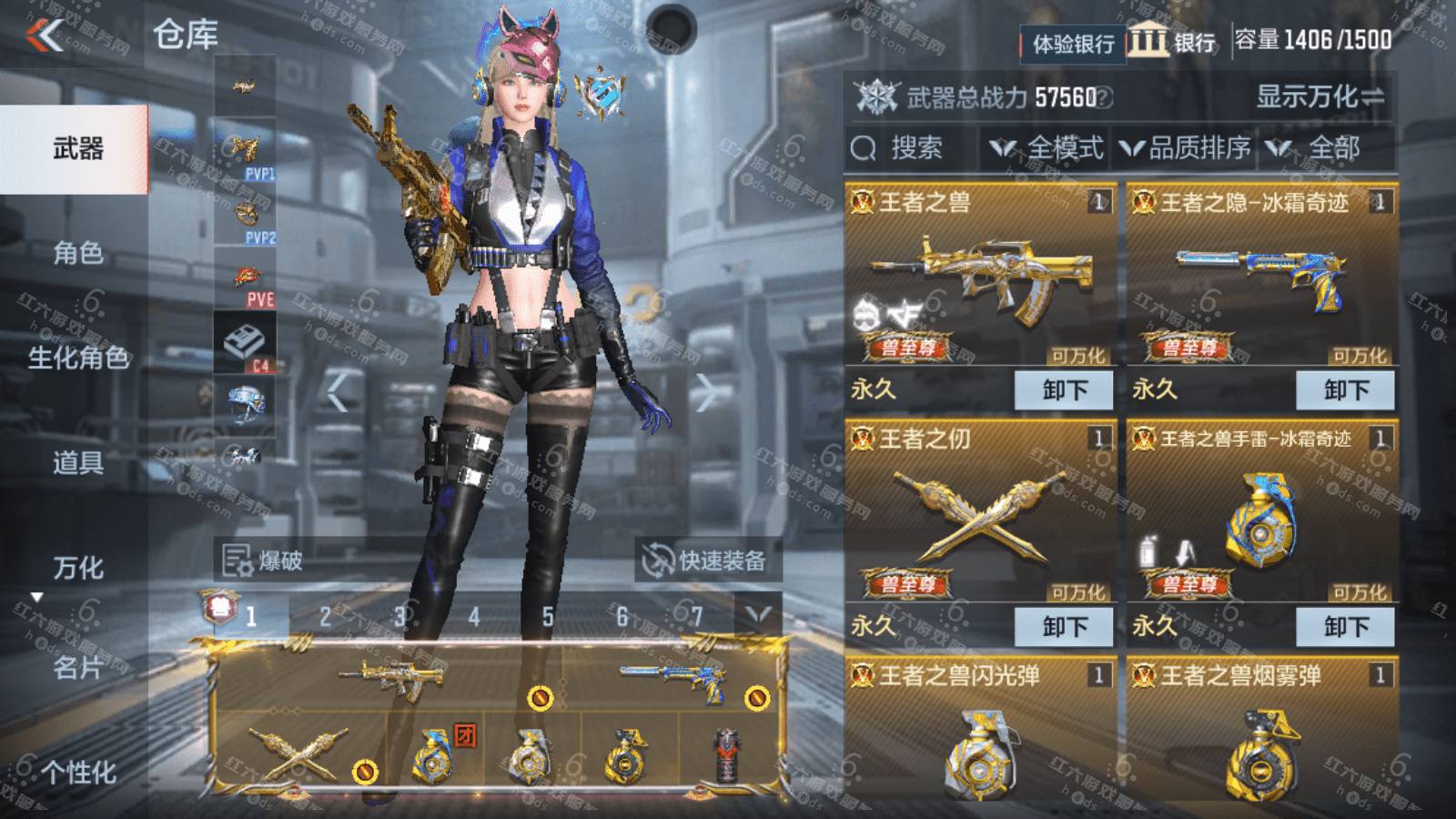Viewport: 1456px width, 819px height.
Task: Open the 银行 bank
Action: click(x=1172, y=42)
